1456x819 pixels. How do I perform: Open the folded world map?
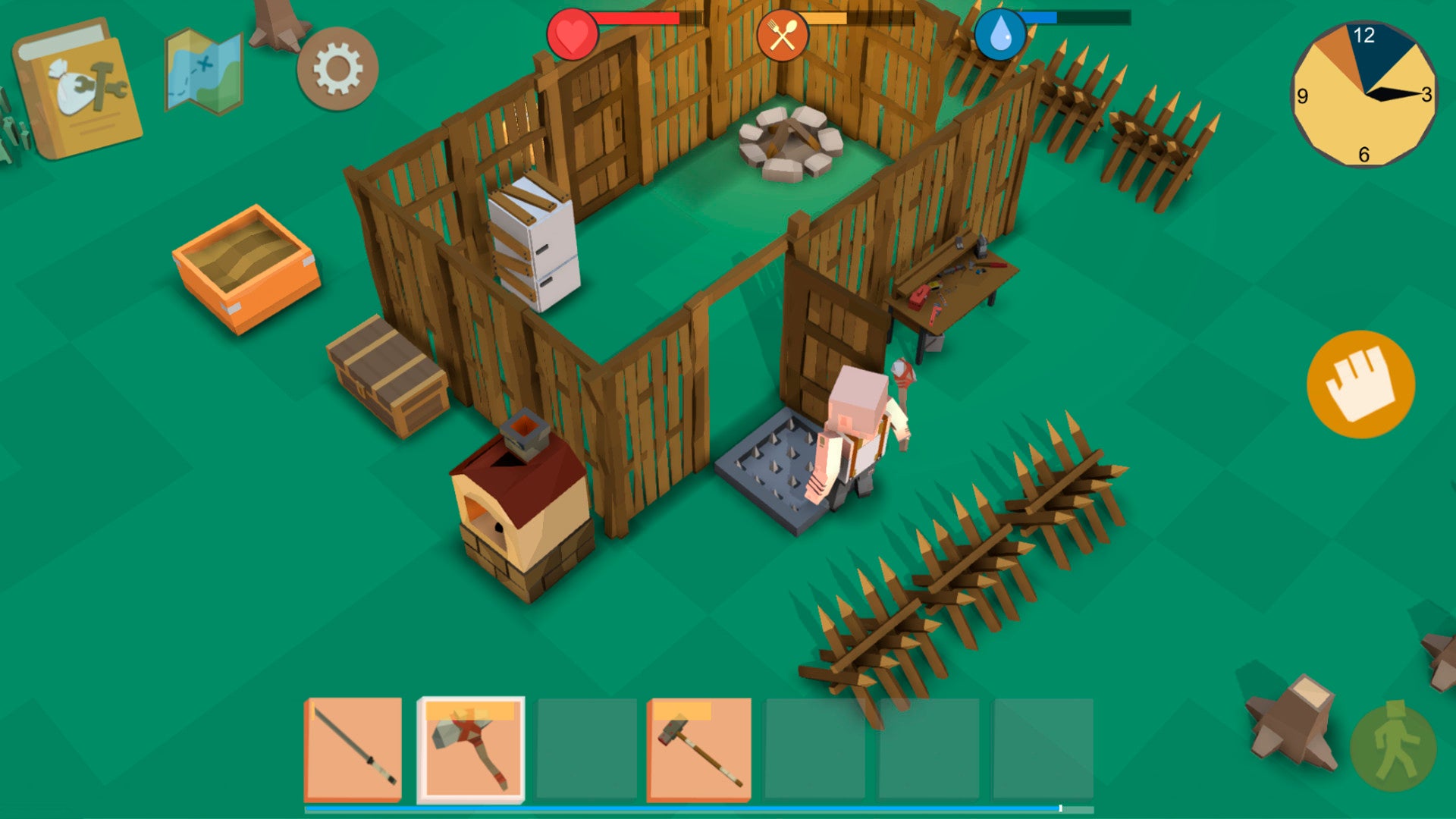point(203,72)
